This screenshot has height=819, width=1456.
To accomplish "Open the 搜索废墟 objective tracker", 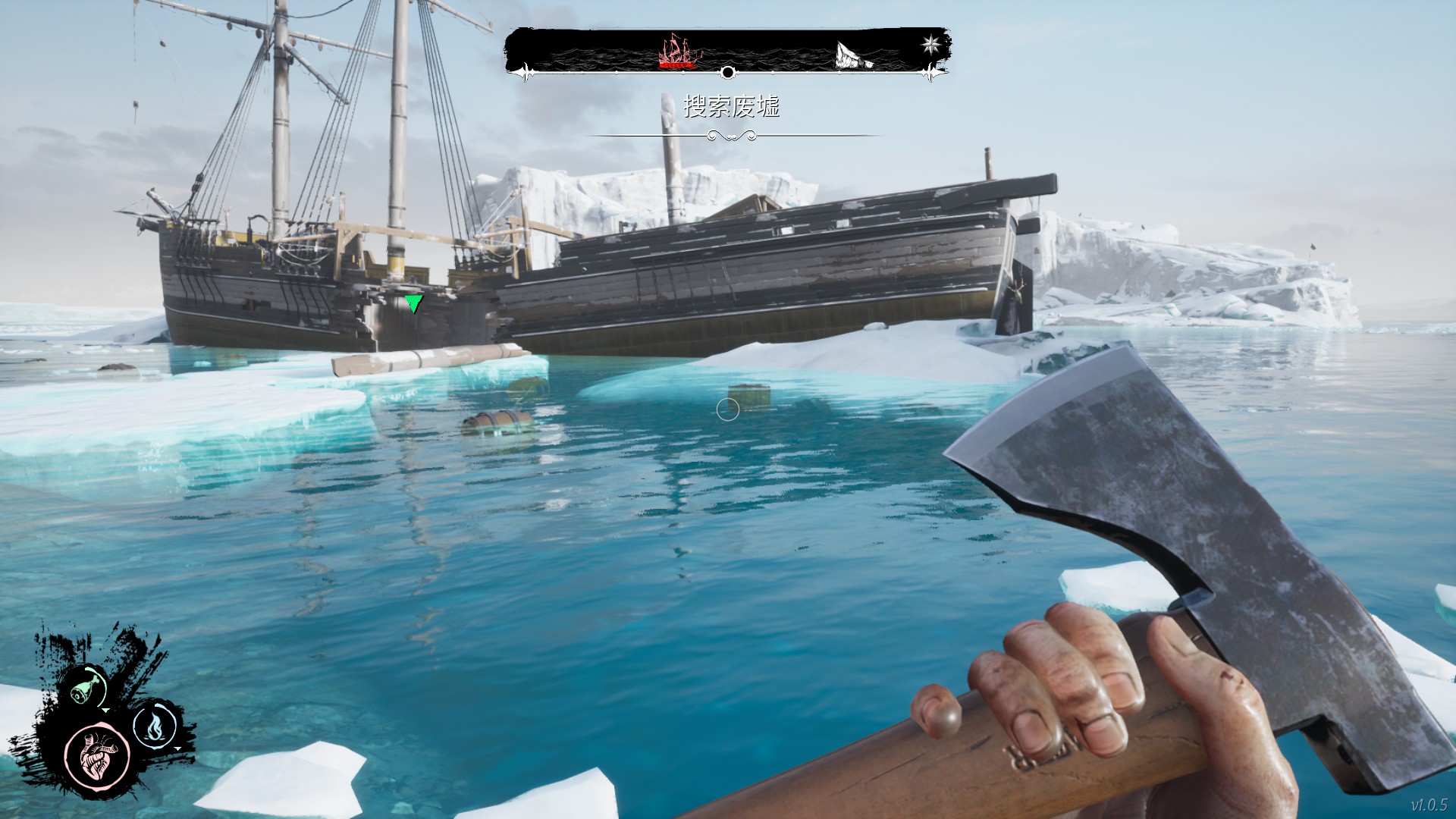I will pyautogui.click(x=731, y=107).
